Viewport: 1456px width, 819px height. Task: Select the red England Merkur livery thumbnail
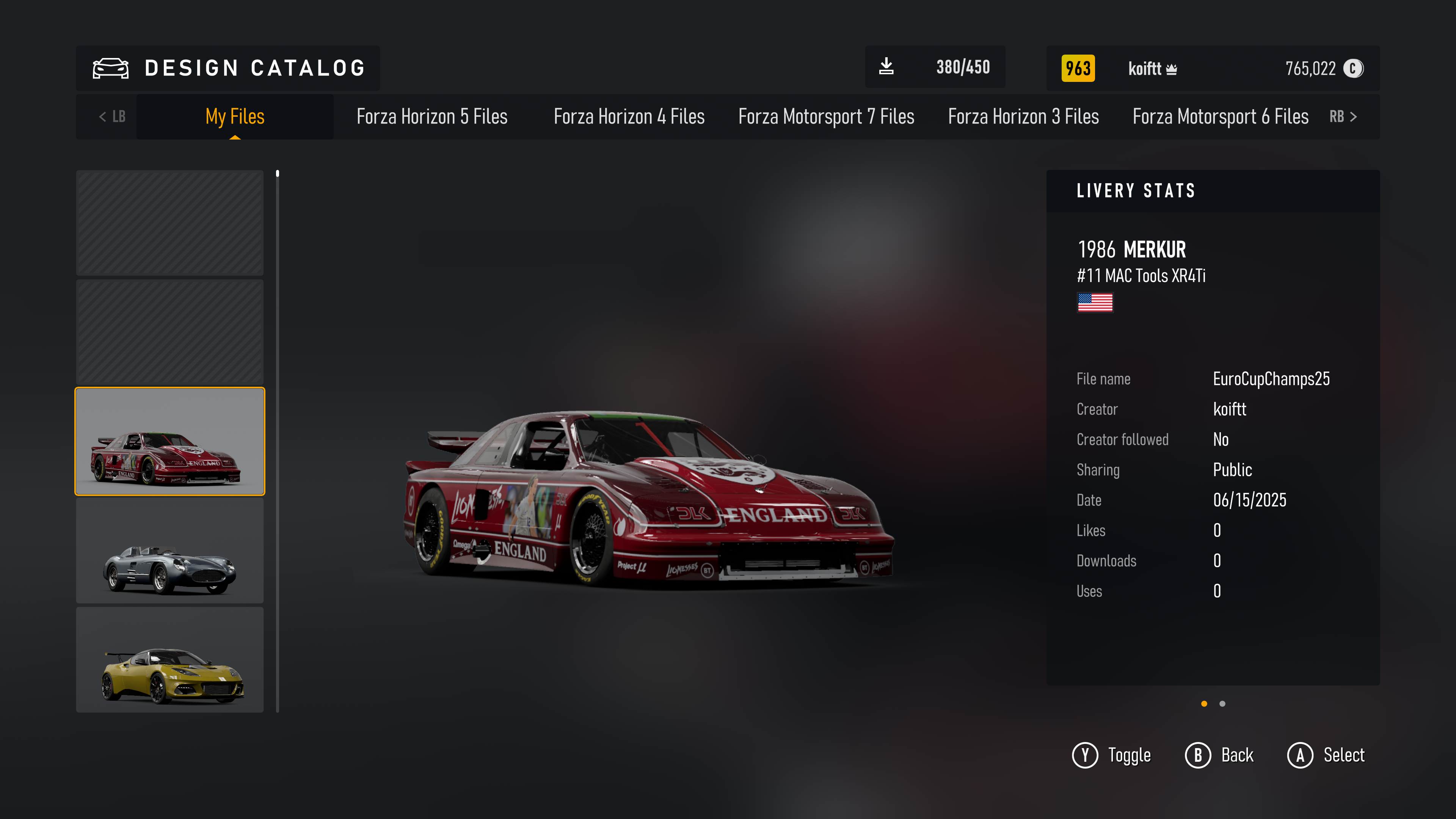(169, 441)
